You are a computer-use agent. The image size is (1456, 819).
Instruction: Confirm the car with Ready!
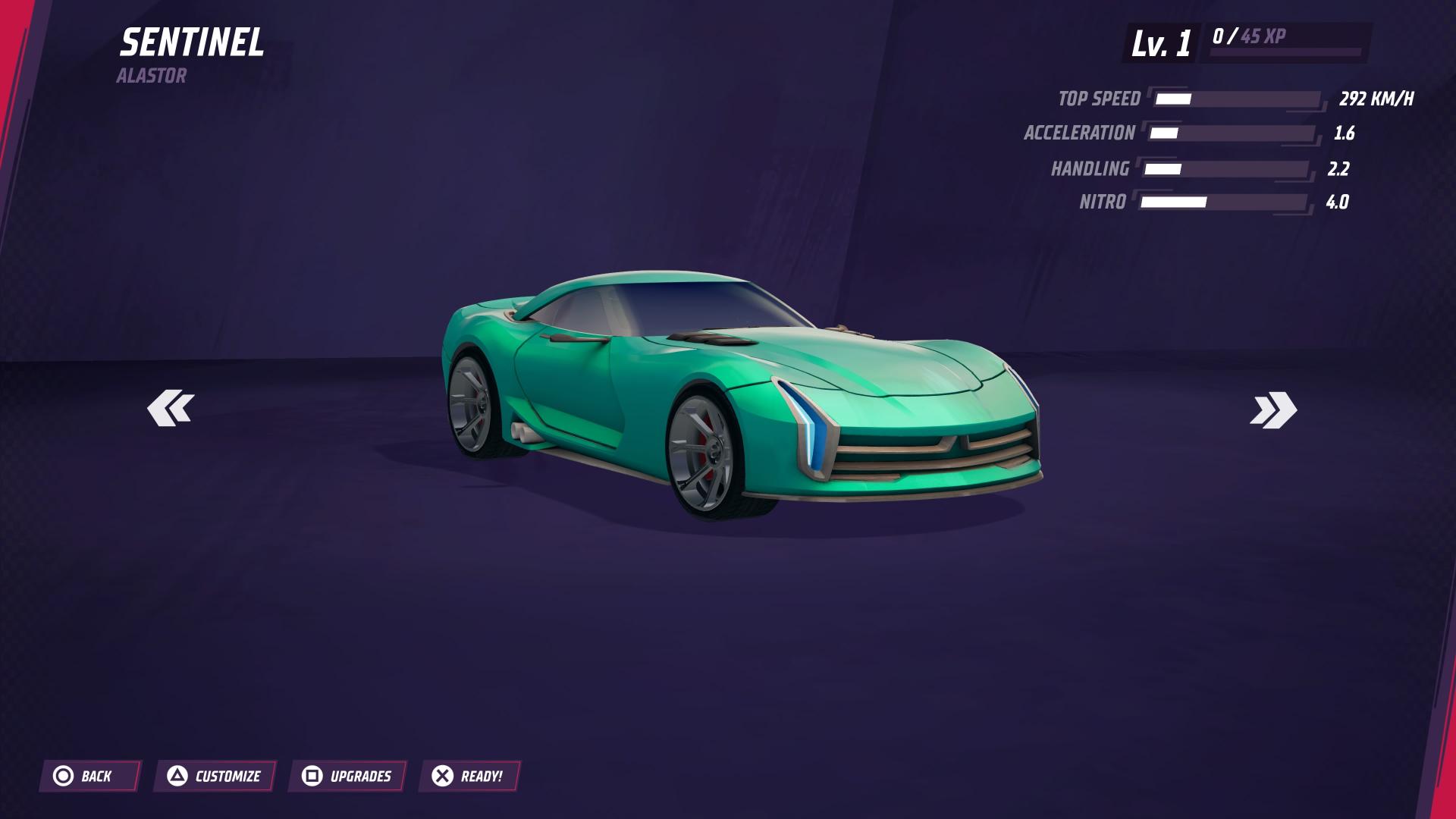469,776
